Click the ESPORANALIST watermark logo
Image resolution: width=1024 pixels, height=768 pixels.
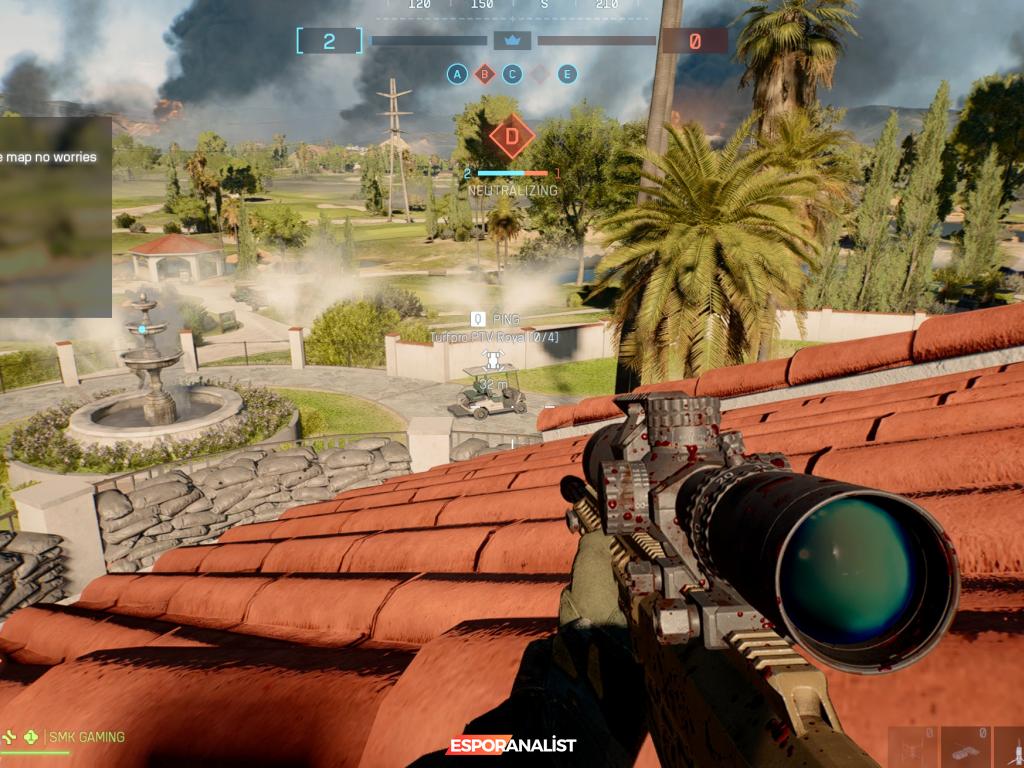pos(511,745)
